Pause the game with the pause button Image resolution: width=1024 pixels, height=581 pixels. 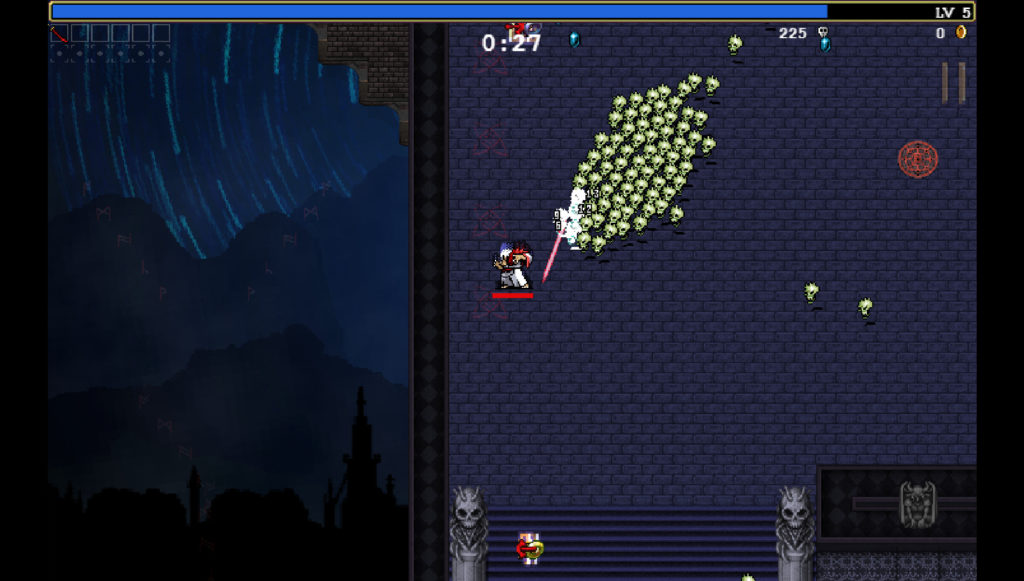tap(953, 83)
